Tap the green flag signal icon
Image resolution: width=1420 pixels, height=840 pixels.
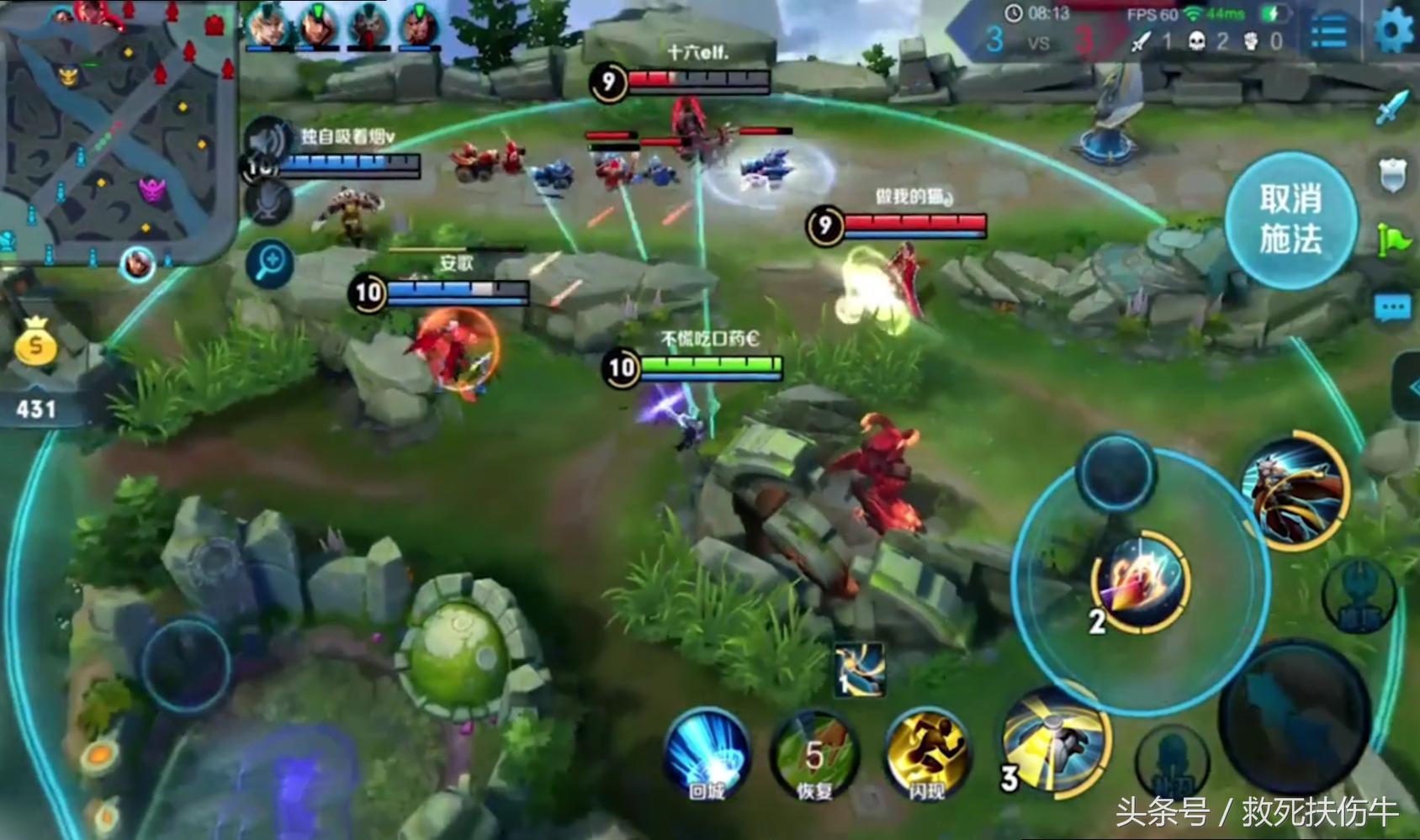pyautogui.click(x=1393, y=241)
